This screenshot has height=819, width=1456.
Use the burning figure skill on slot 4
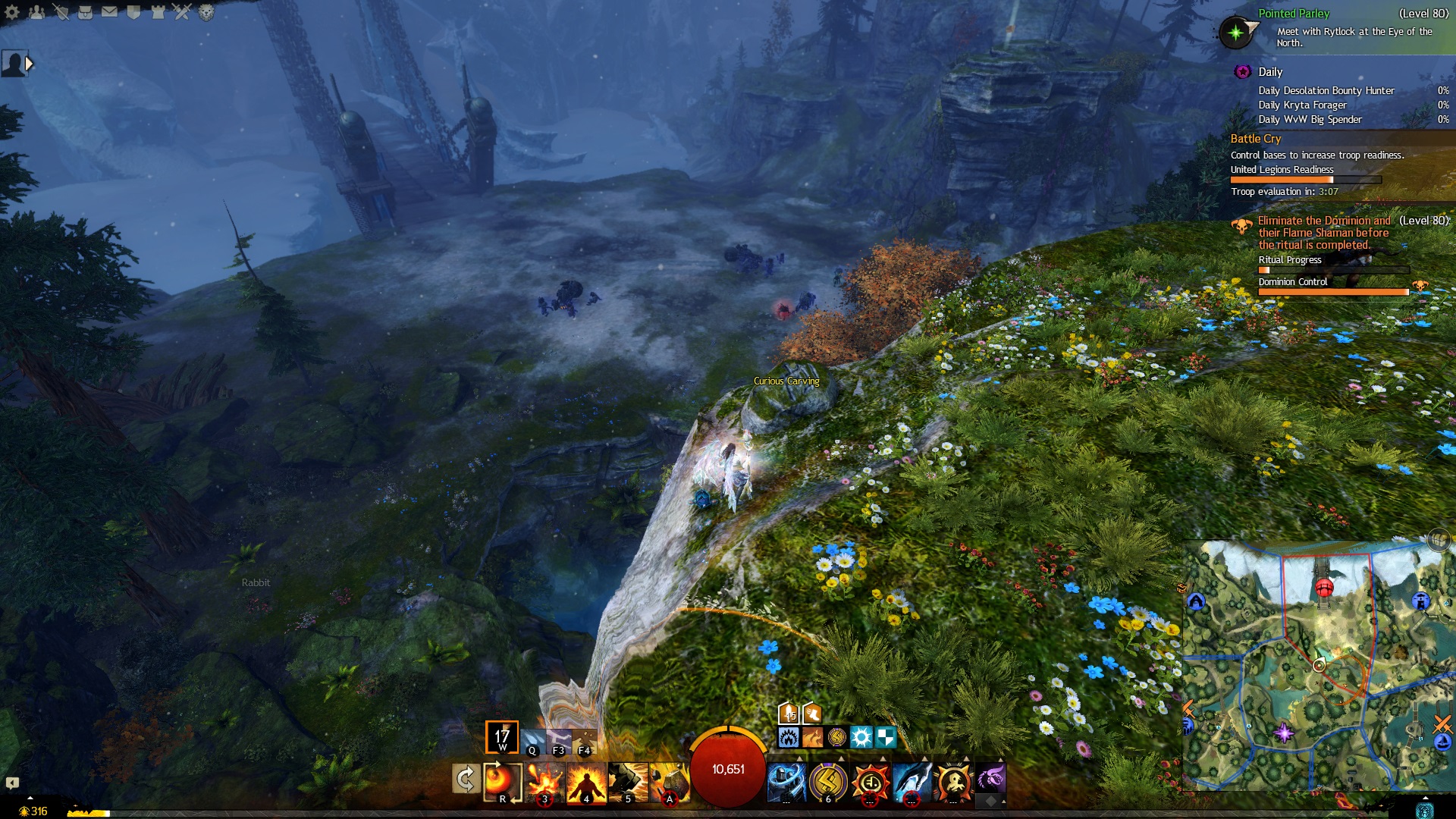click(x=586, y=782)
